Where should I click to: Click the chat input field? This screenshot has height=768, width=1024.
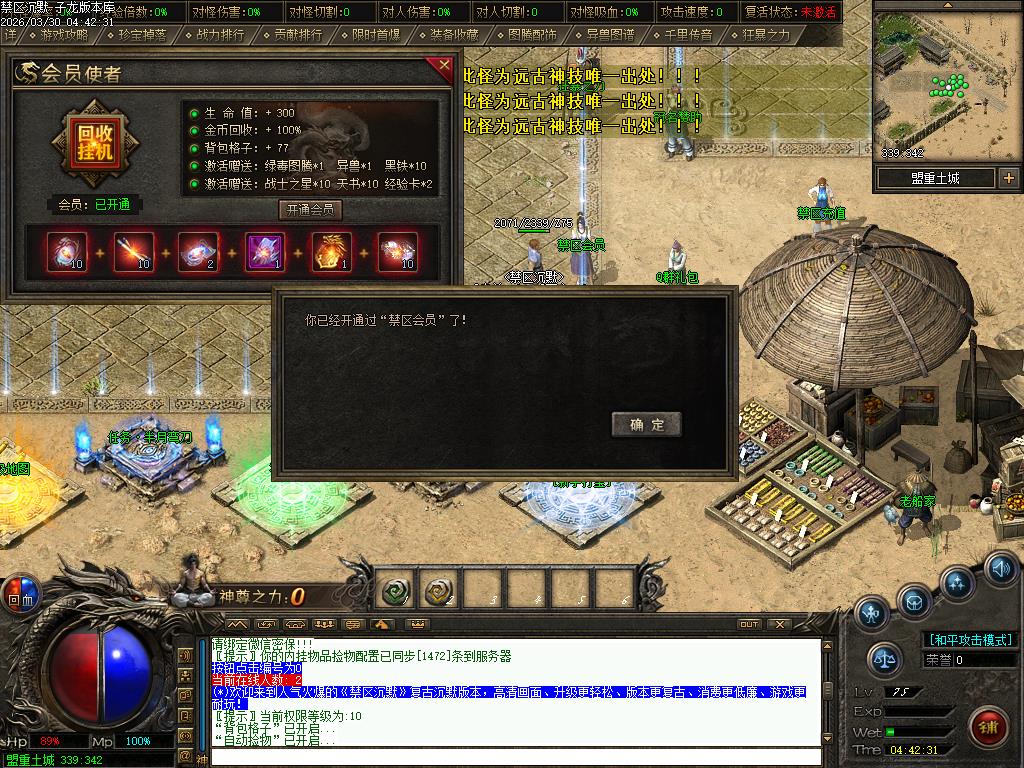coord(515,758)
